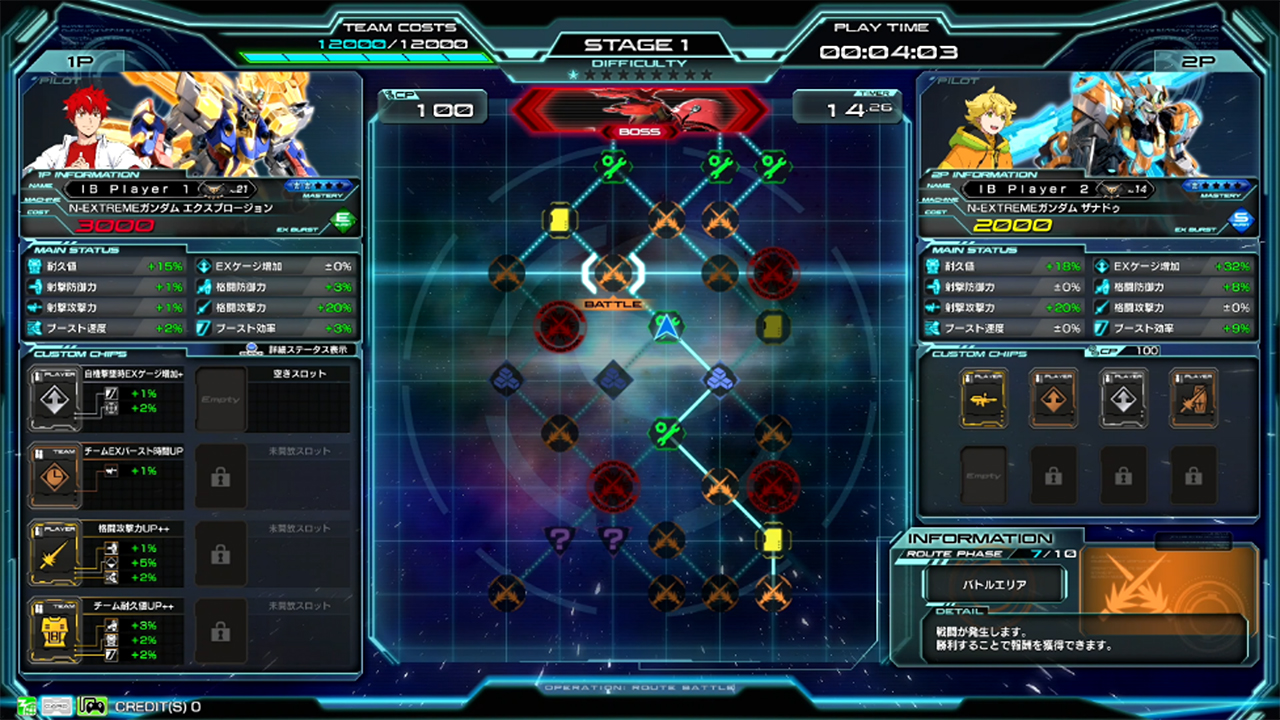The image size is (1280, 720).
Task: Pick the チーム耐久値UP++ armor chip
Action: coord(53,632)
